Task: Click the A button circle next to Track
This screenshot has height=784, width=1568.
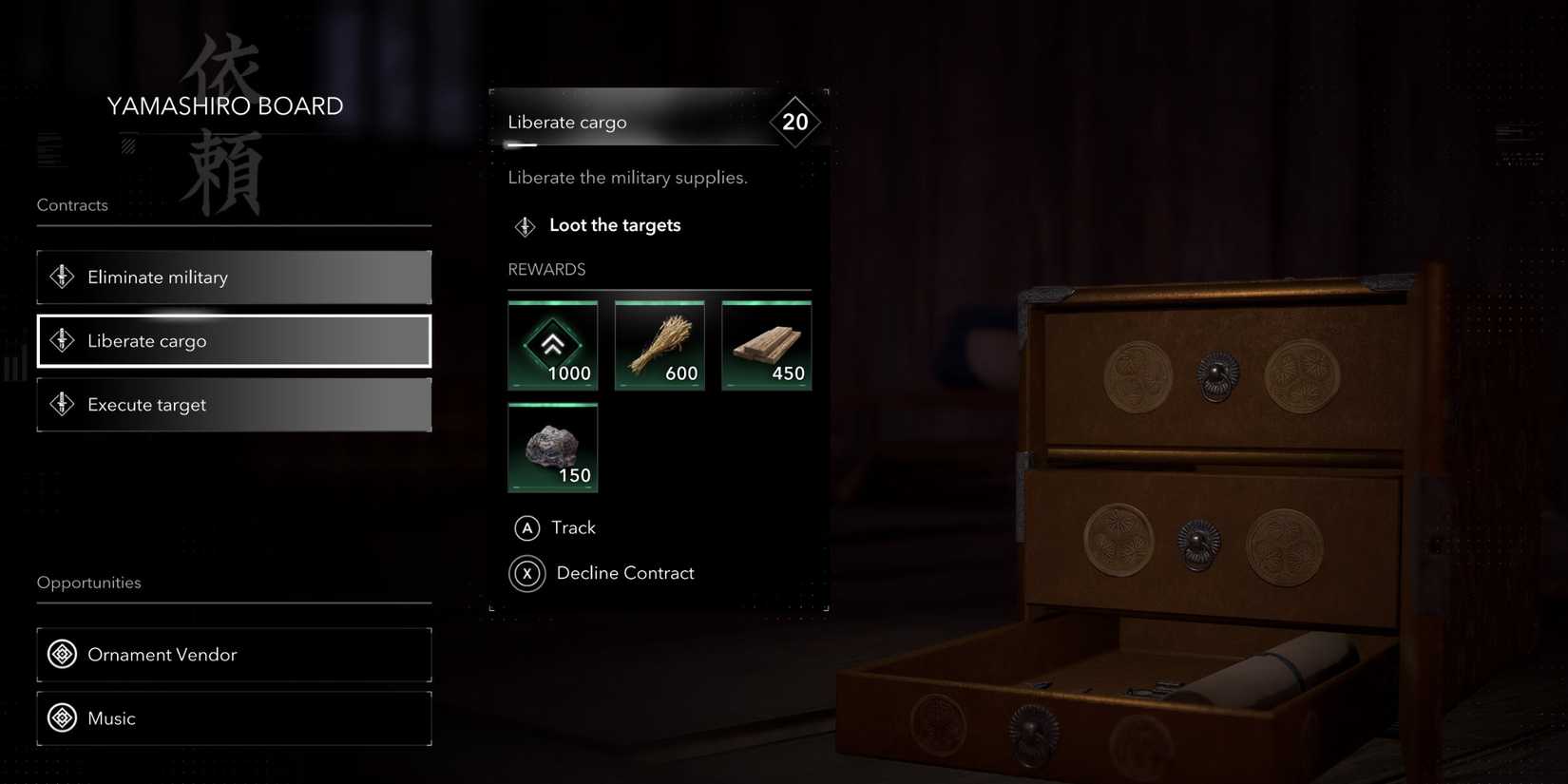Action: tap(526, 527)
